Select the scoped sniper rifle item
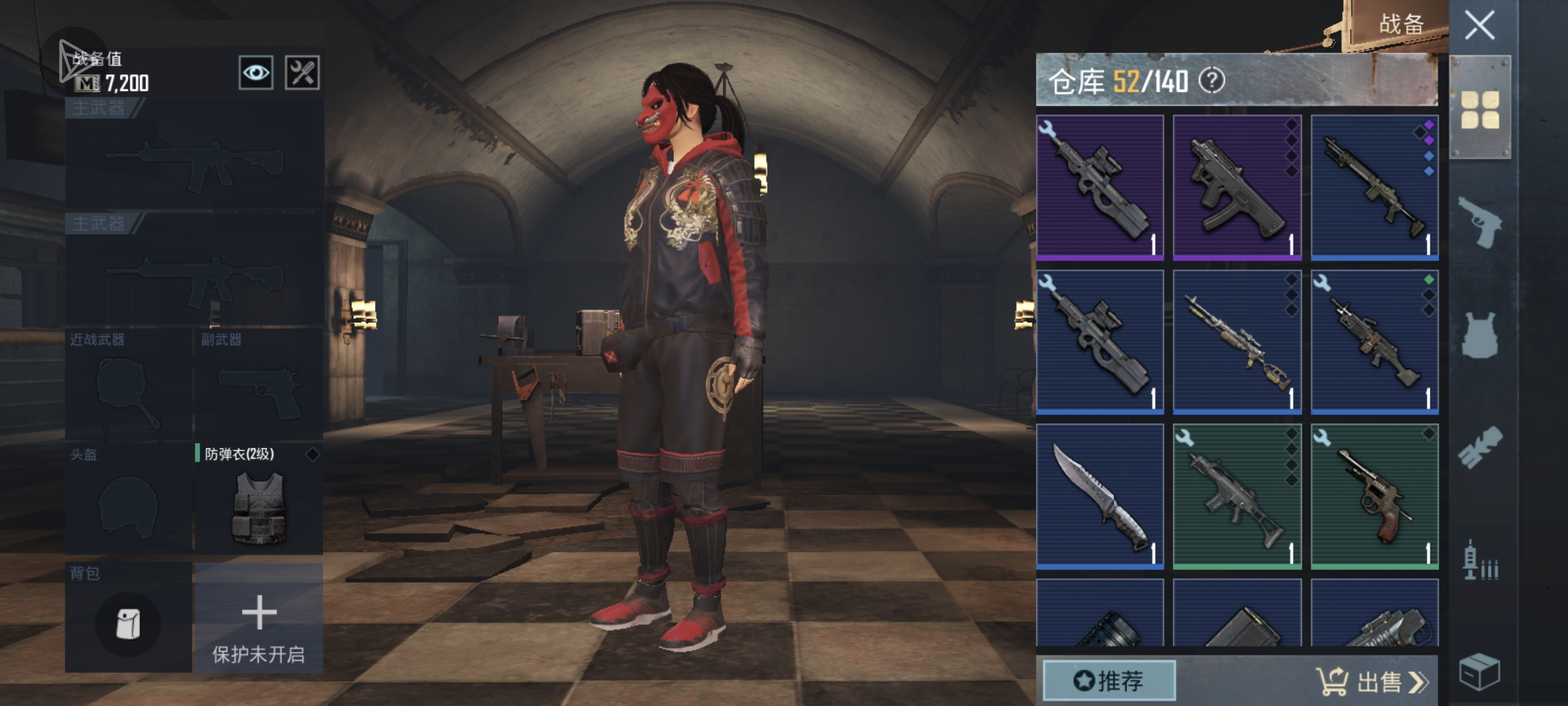This screenshot has height=706, width=1568. point(1237,342)
